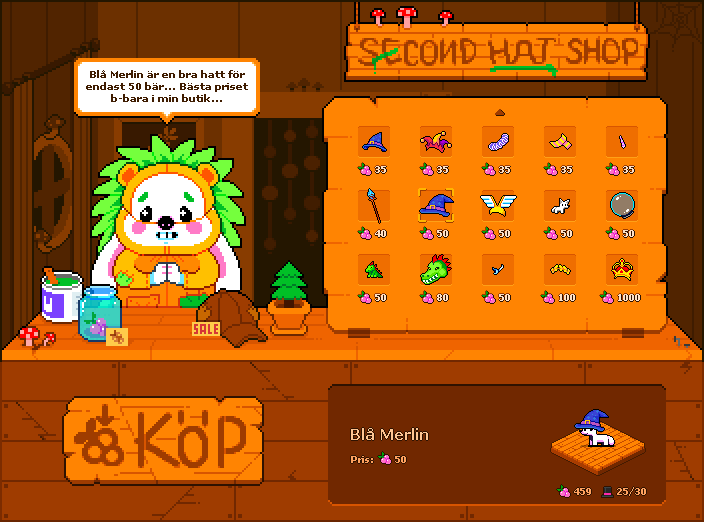Pick the striped yellow scarf item
The height and width of the screenshot is (522, 704).
click(558, 142)
